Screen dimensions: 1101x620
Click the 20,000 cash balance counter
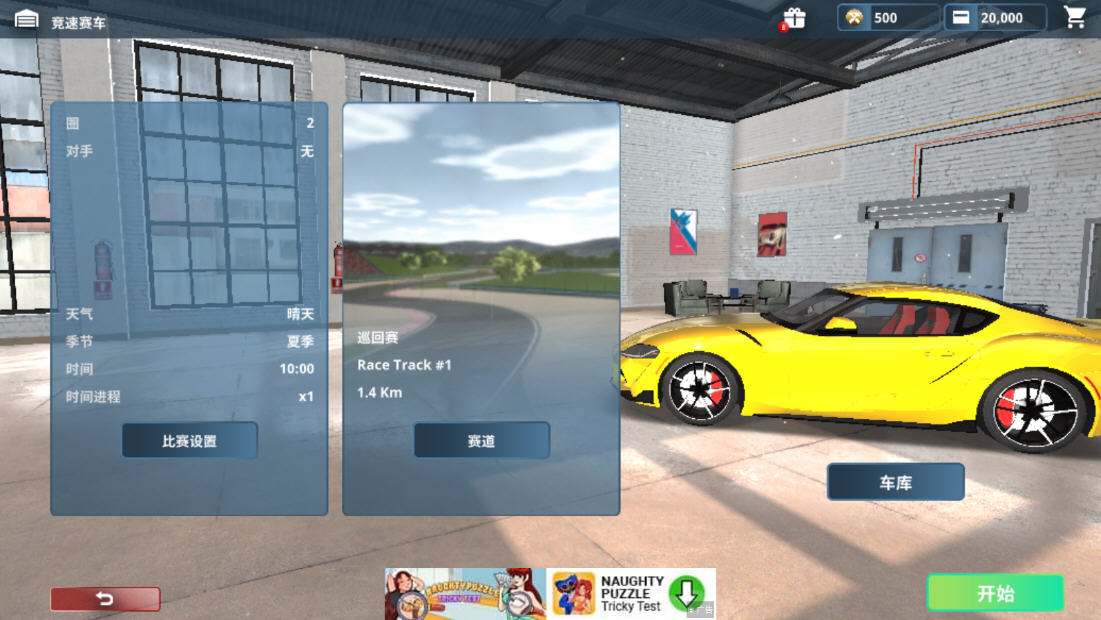coord(995,17)
